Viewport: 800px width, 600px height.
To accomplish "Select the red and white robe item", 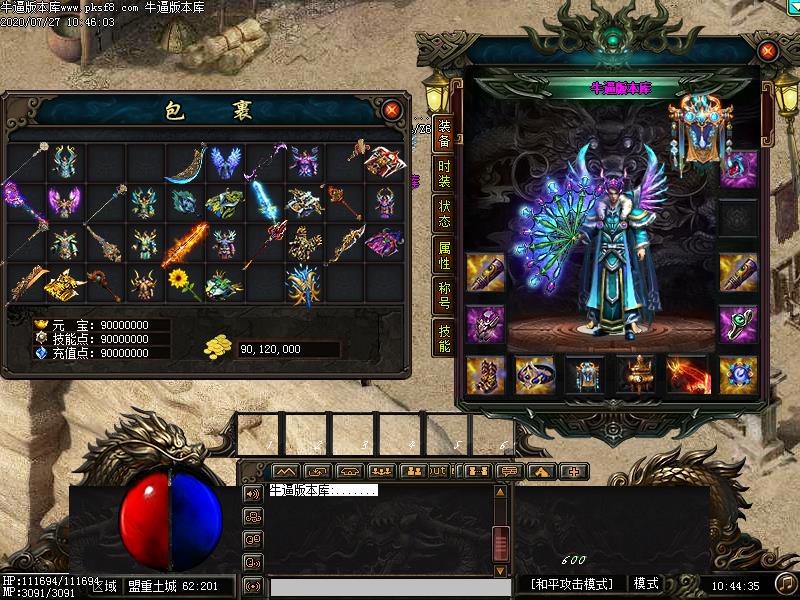I will (x=384, y=161).
